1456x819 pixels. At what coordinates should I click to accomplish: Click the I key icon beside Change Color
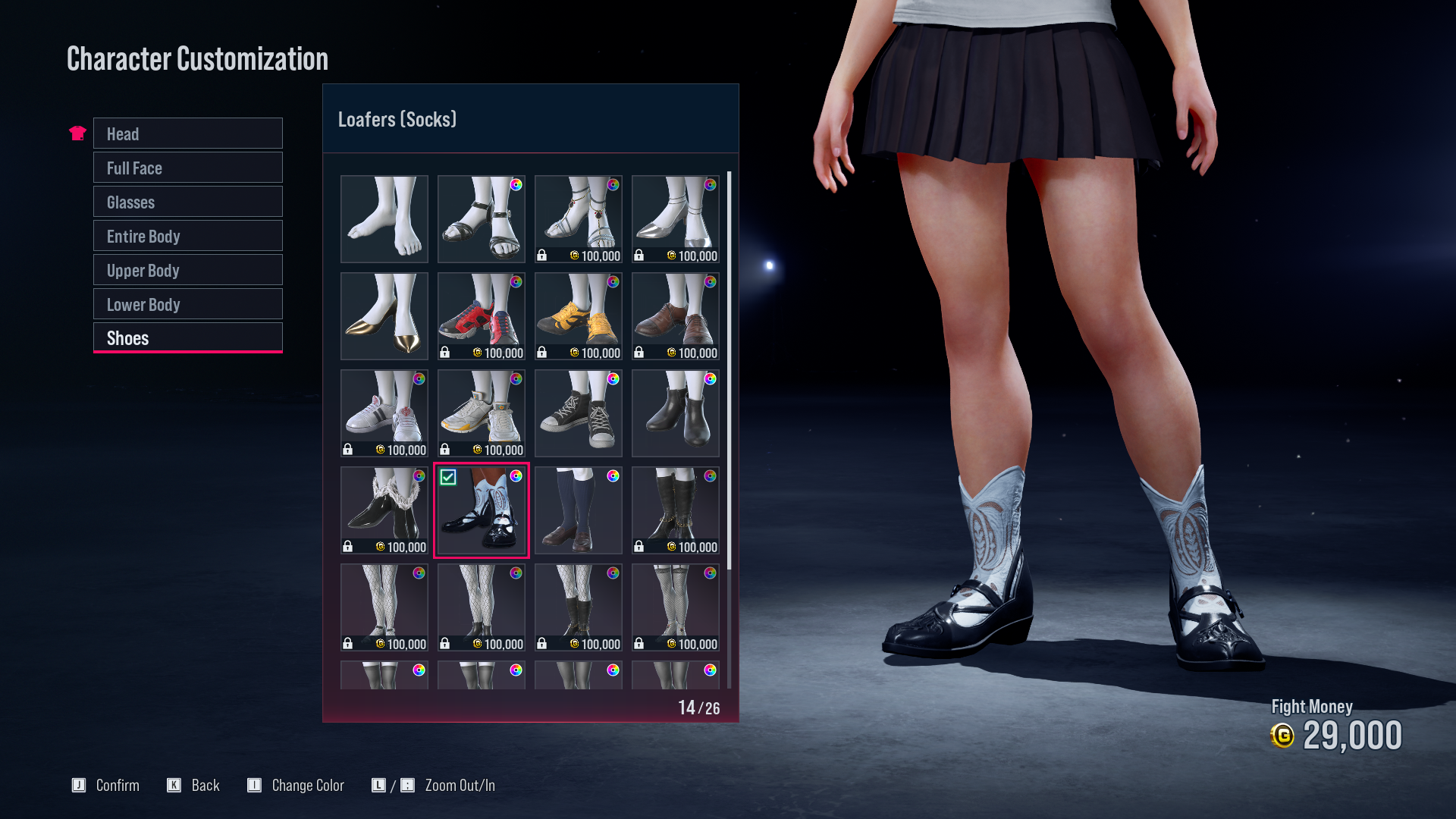(256, 786)
